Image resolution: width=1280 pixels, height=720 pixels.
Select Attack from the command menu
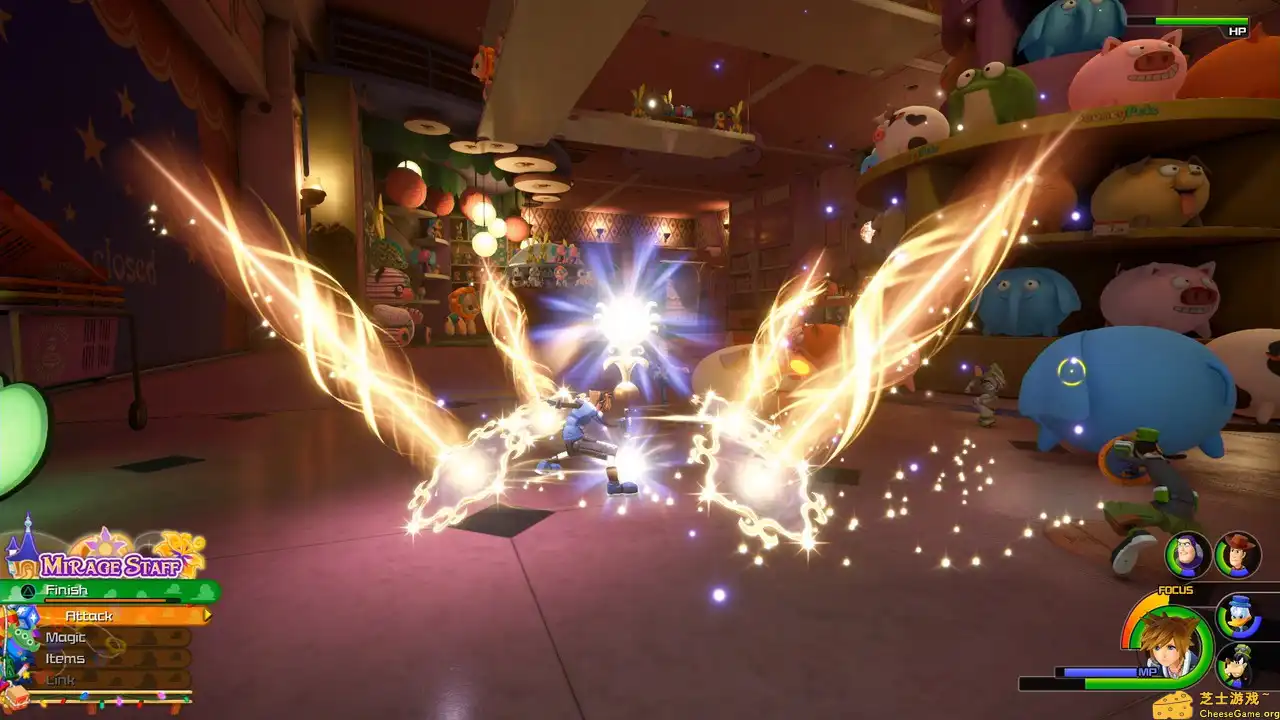(88, 616)
